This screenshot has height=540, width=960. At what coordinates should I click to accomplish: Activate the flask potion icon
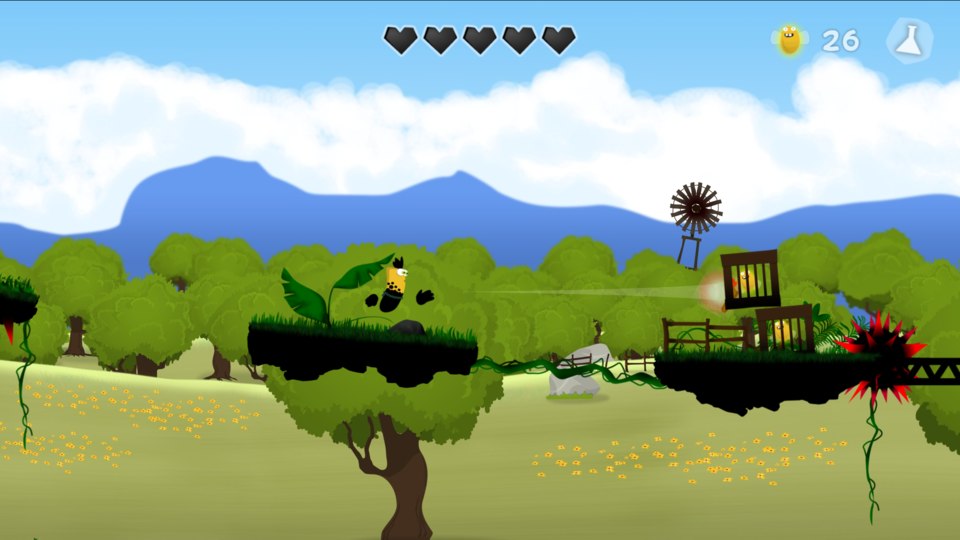click(909, 40)
